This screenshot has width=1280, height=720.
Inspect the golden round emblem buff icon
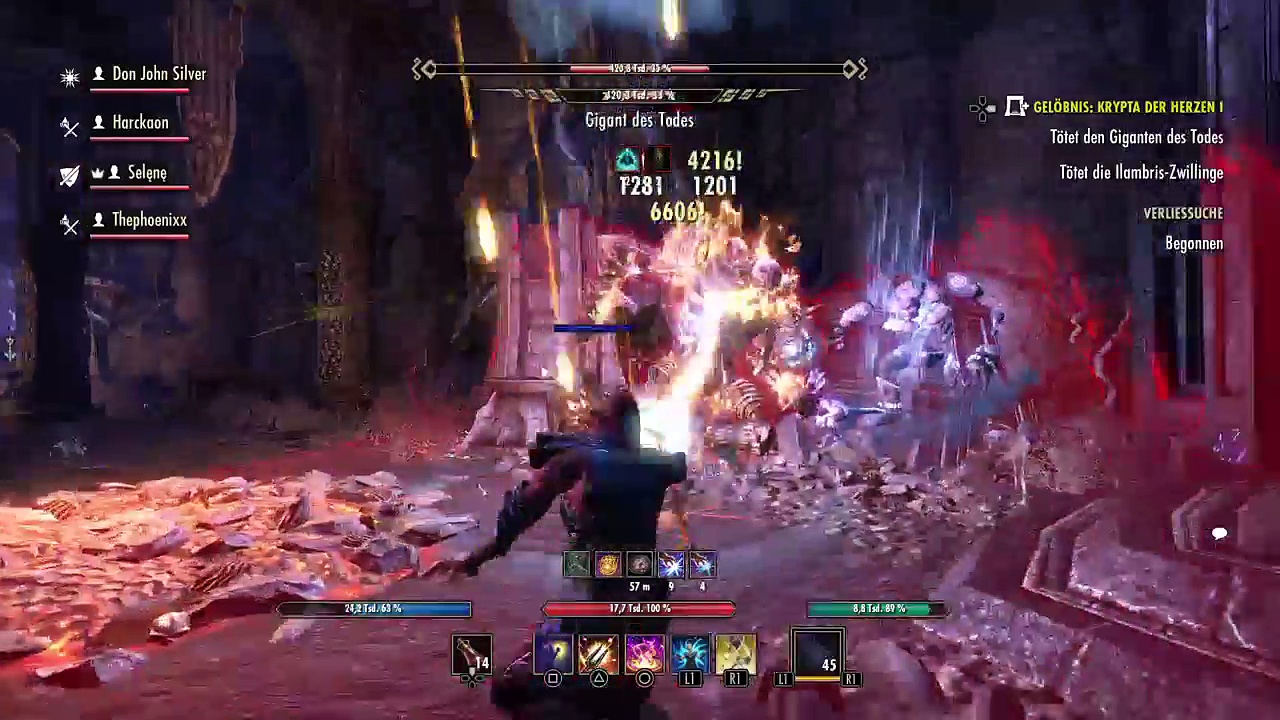pyautogui.click(x=608, y=565)
